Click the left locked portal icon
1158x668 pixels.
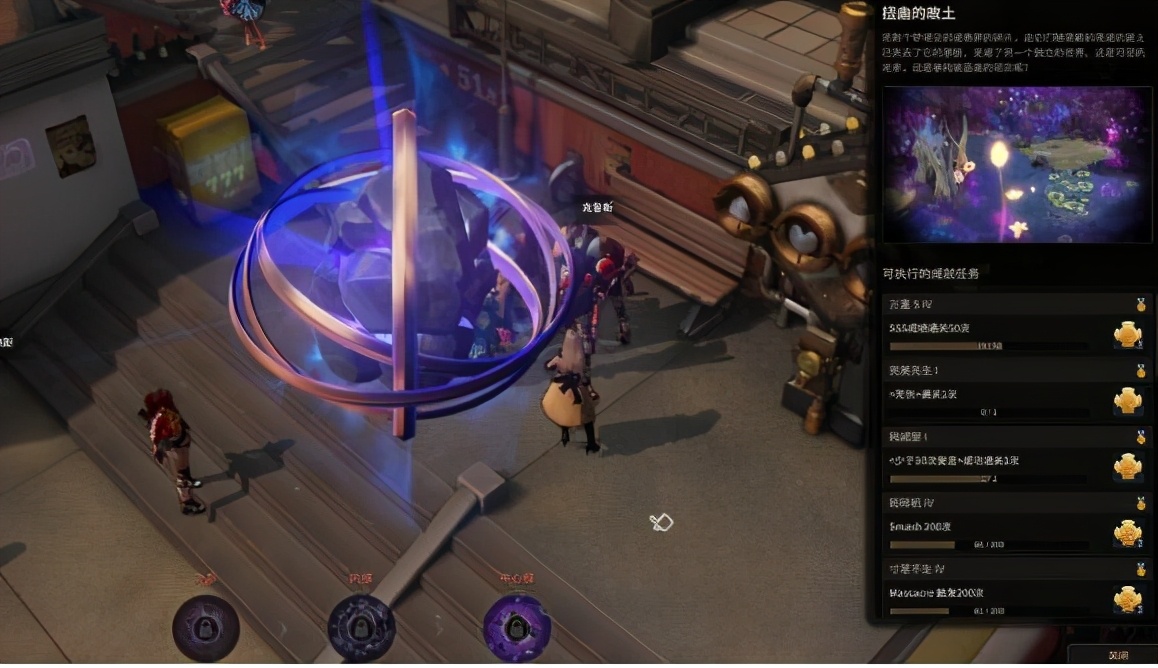click(205, 628)
